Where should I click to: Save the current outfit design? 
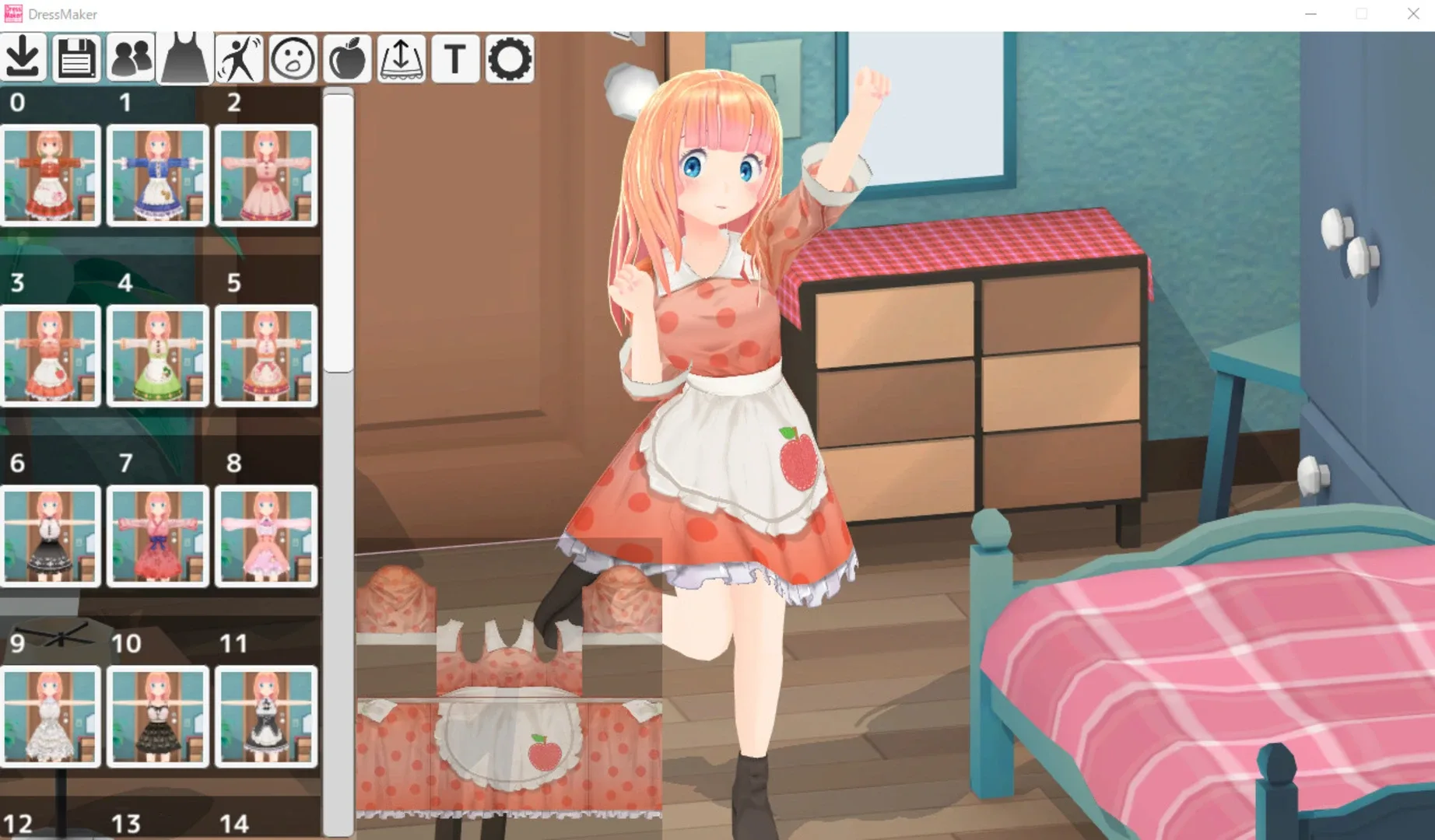pos(76,57)
